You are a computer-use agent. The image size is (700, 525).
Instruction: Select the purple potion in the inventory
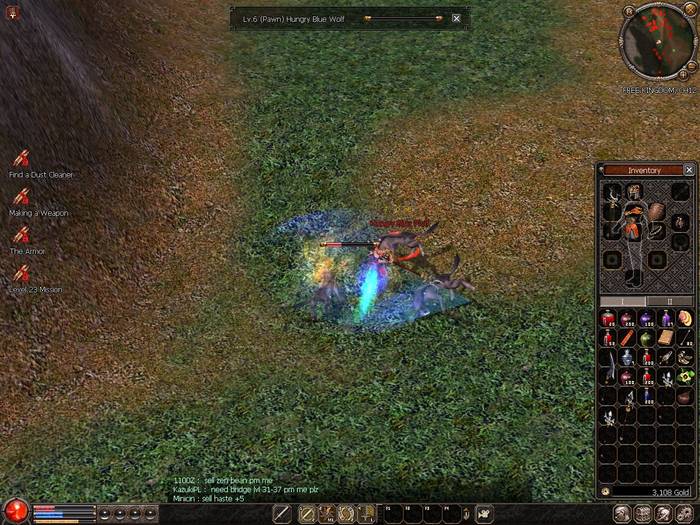pos(646,319)
